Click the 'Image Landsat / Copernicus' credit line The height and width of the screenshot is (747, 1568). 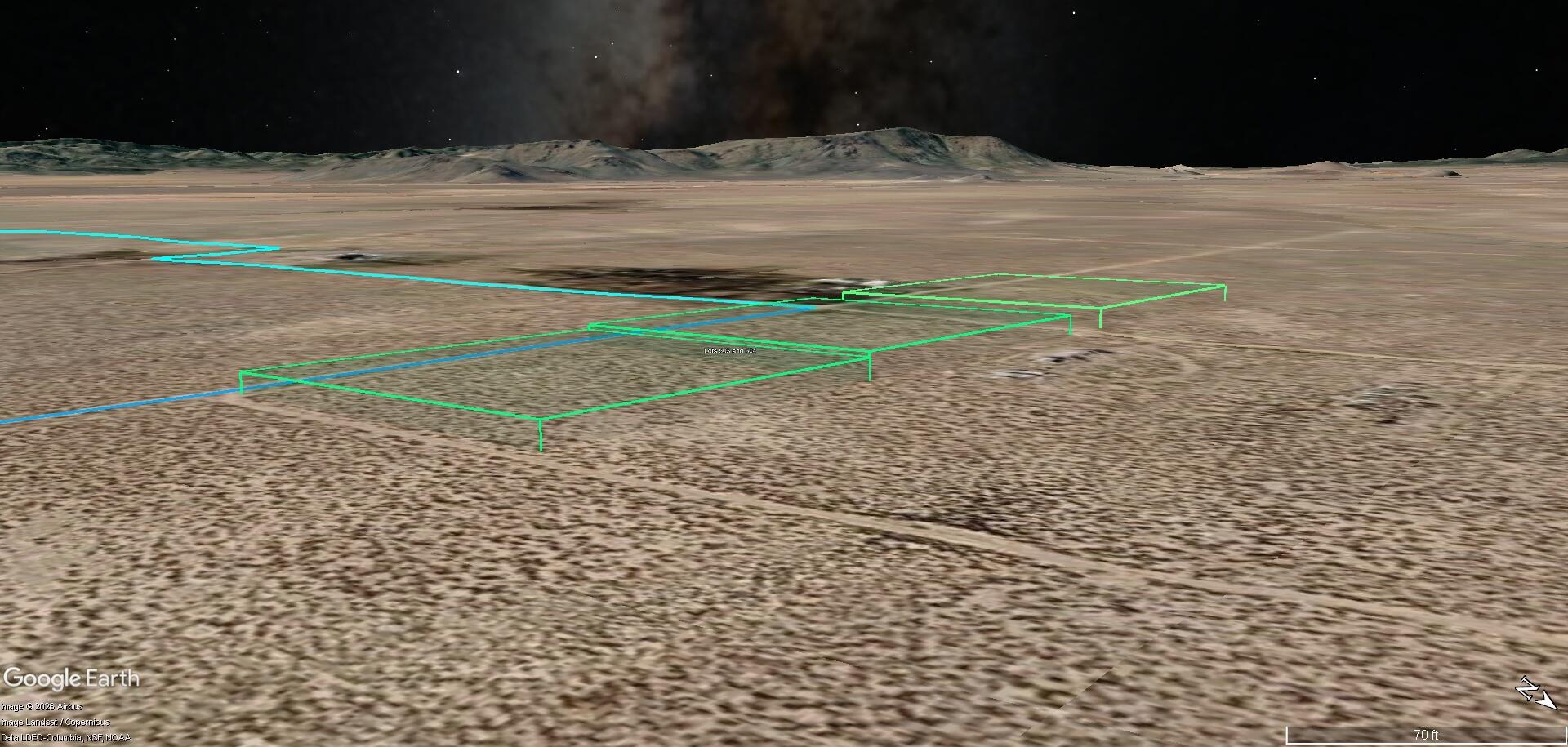(x=54, y=722)
